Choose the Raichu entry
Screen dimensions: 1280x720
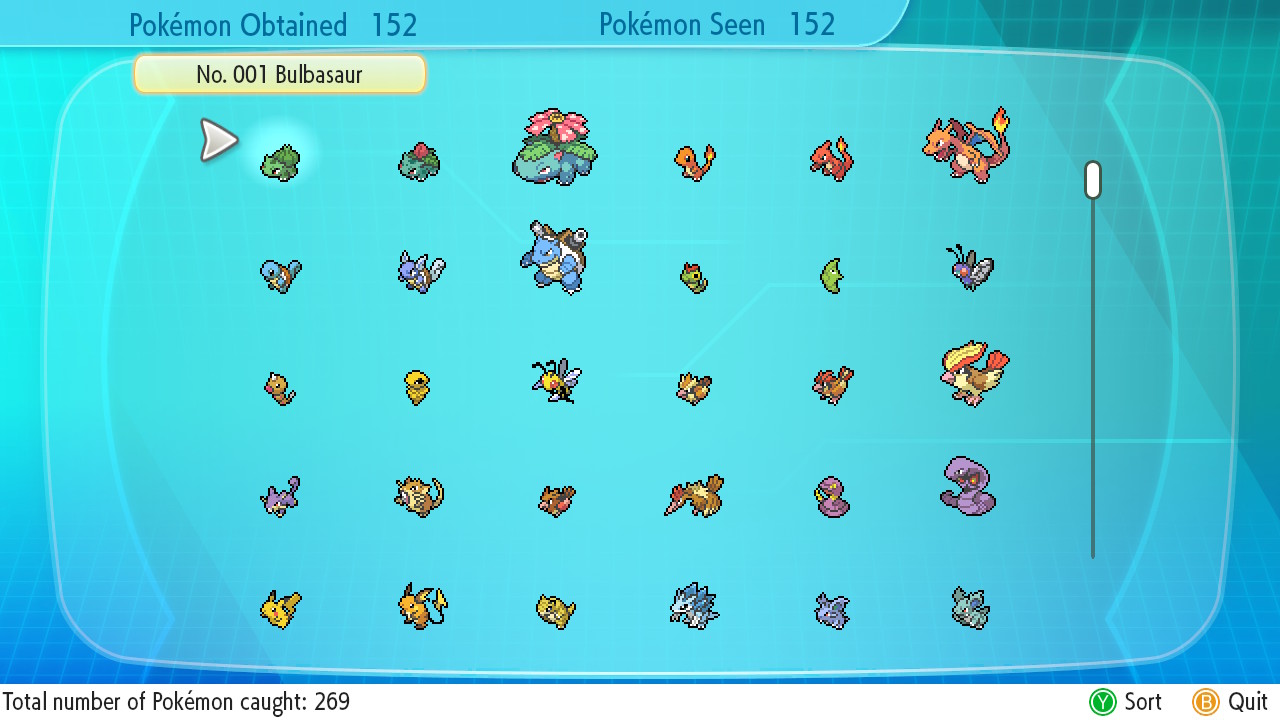(x=421, y=606)
